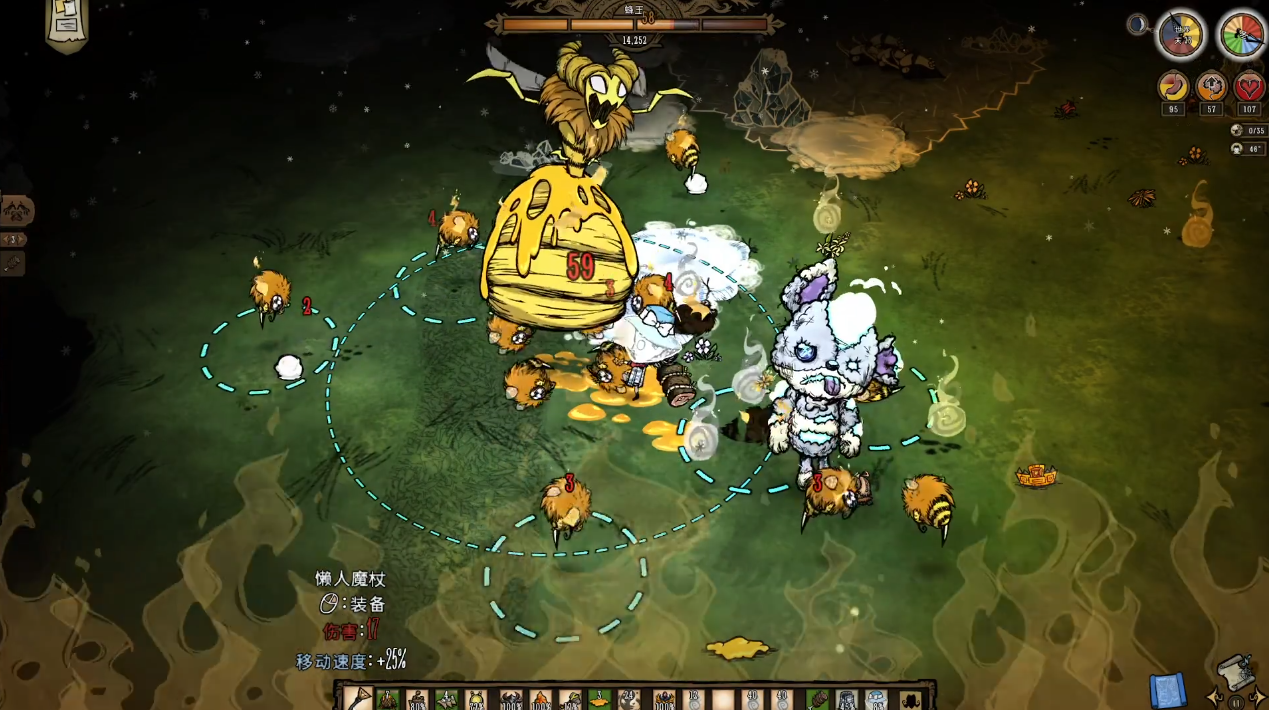1269x710 pixels.
Task: Click the moon phase indicator
Action: 1138,25
